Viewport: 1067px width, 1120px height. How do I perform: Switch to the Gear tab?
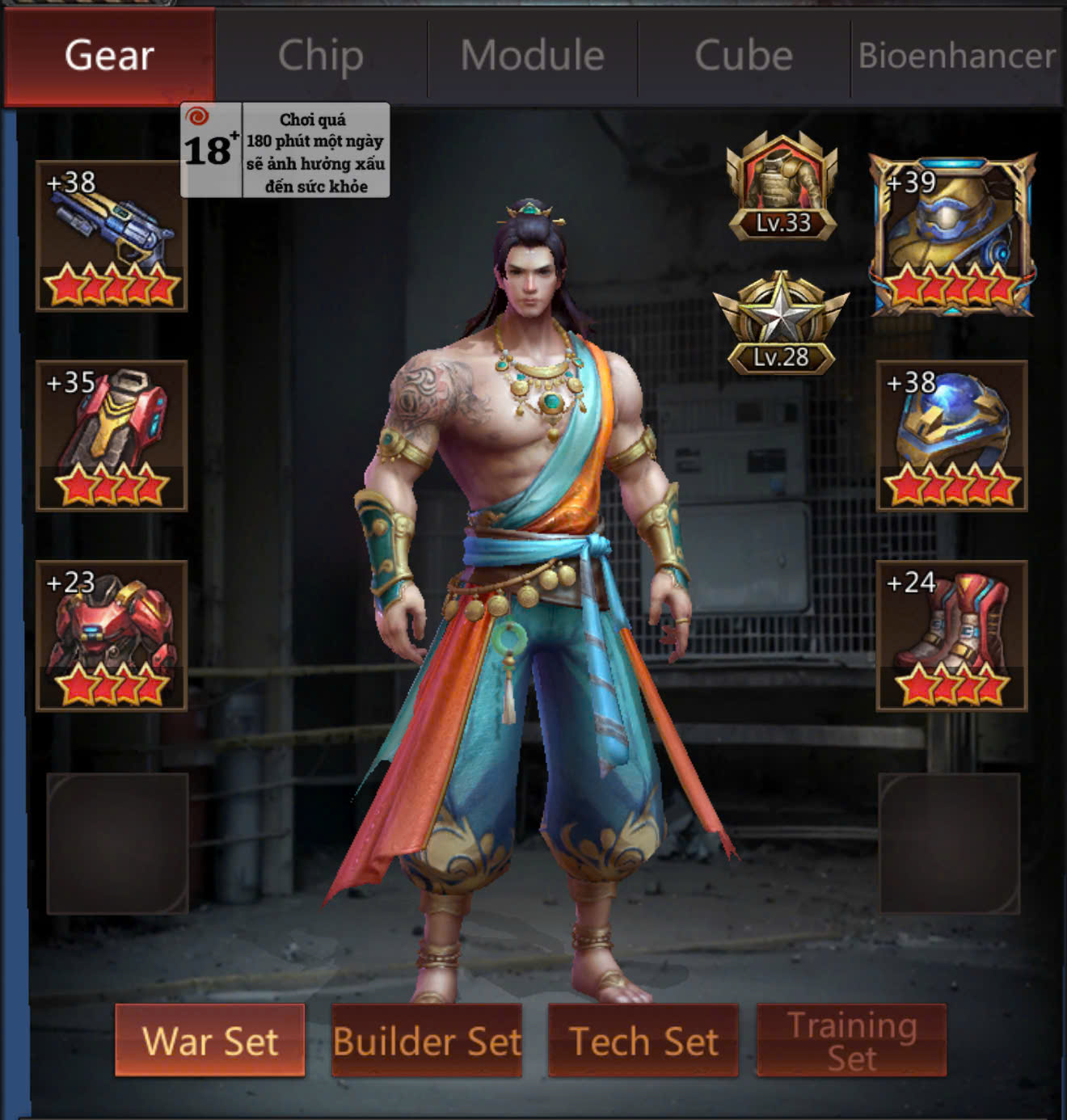(110, 57)
